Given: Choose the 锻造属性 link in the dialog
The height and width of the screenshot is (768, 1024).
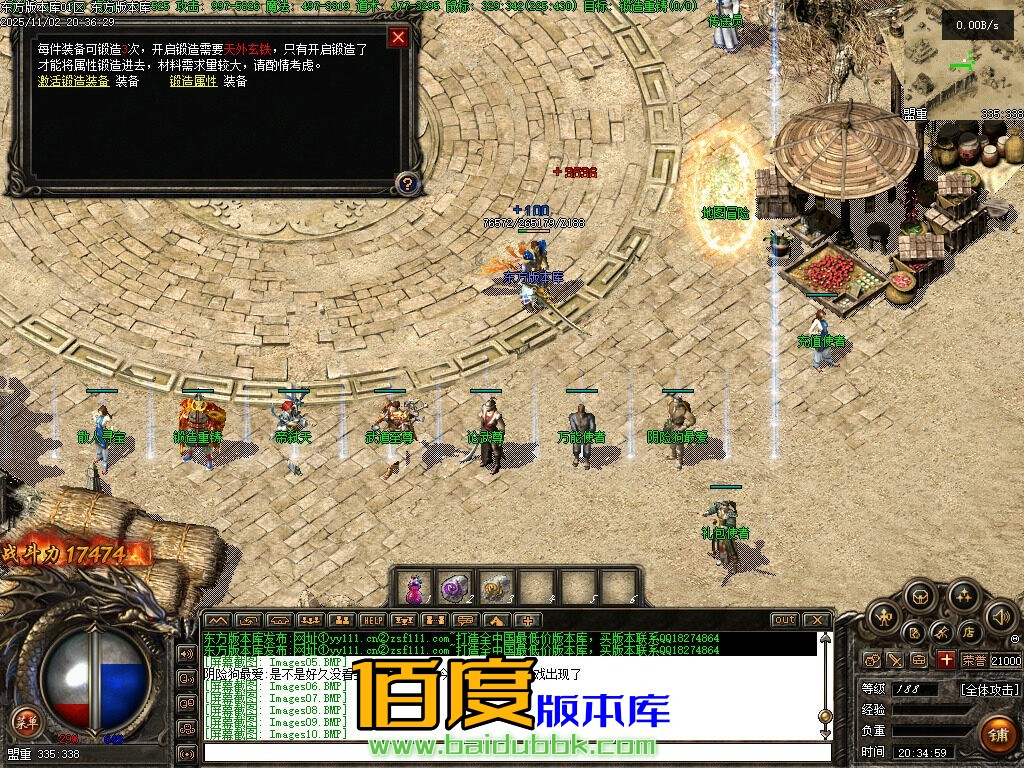Looking at the screenshot, I should [193, 82].
